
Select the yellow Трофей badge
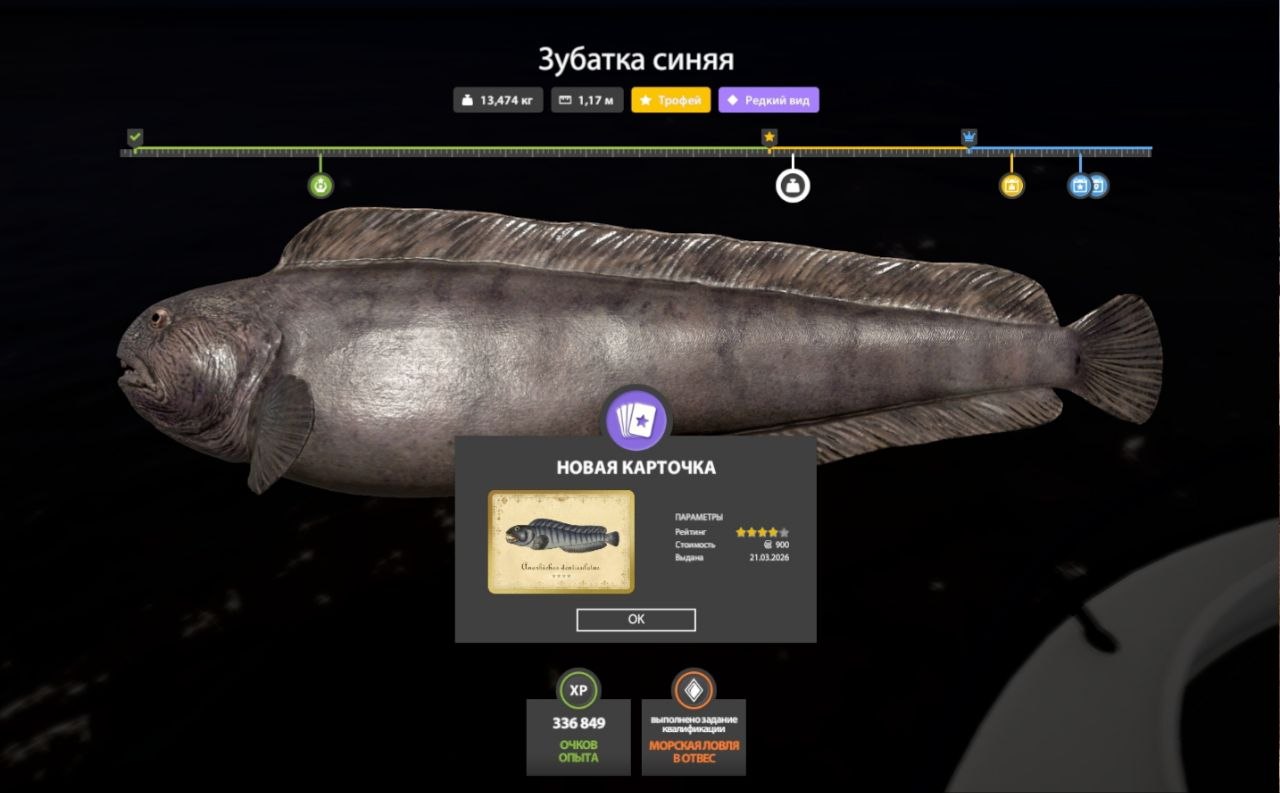click(671, 100)
